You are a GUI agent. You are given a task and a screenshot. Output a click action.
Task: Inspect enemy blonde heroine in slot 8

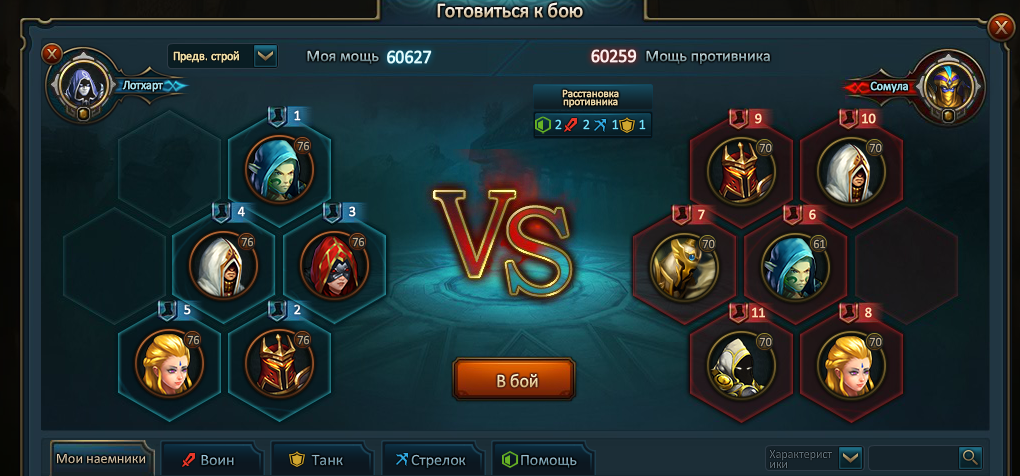point(851,361)
